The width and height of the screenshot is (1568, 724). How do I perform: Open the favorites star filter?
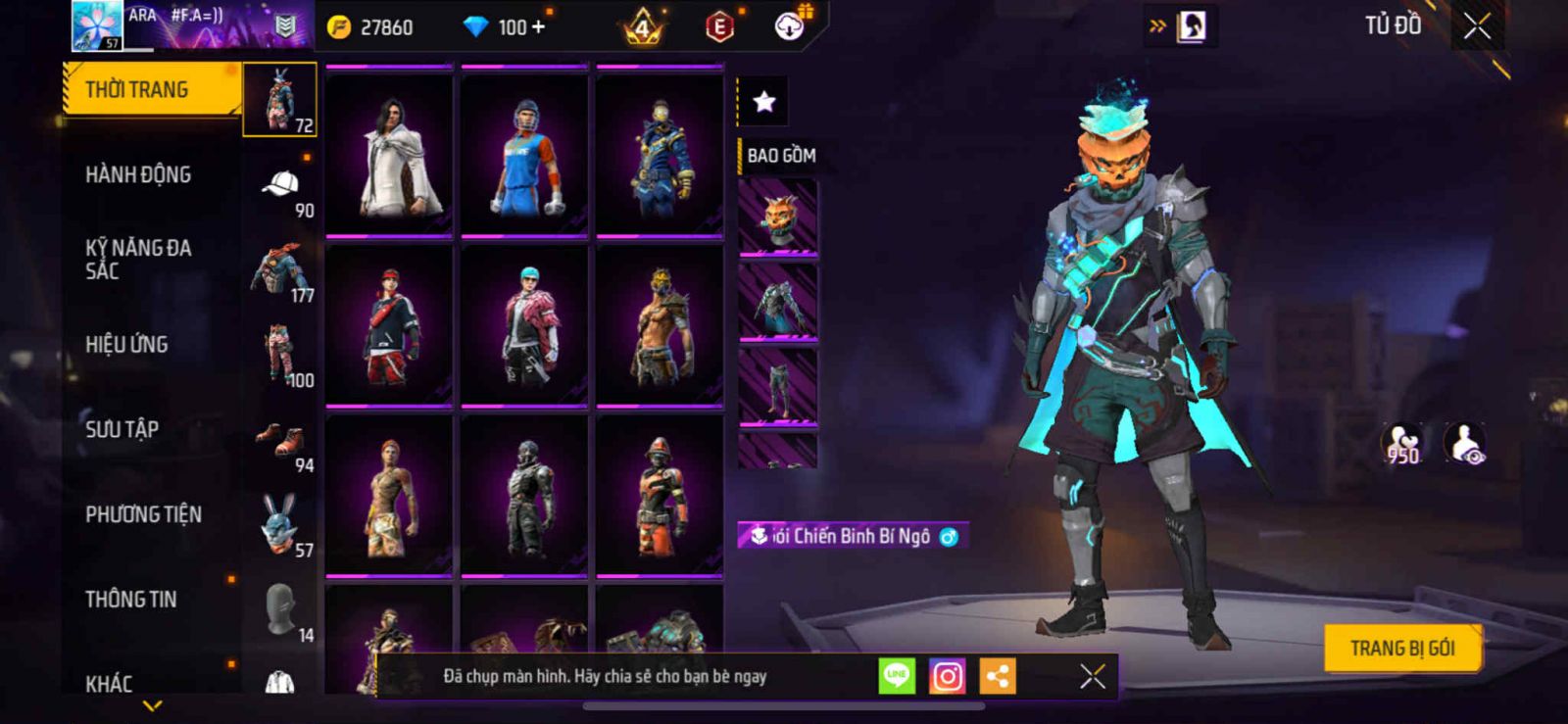click(763, 101)
